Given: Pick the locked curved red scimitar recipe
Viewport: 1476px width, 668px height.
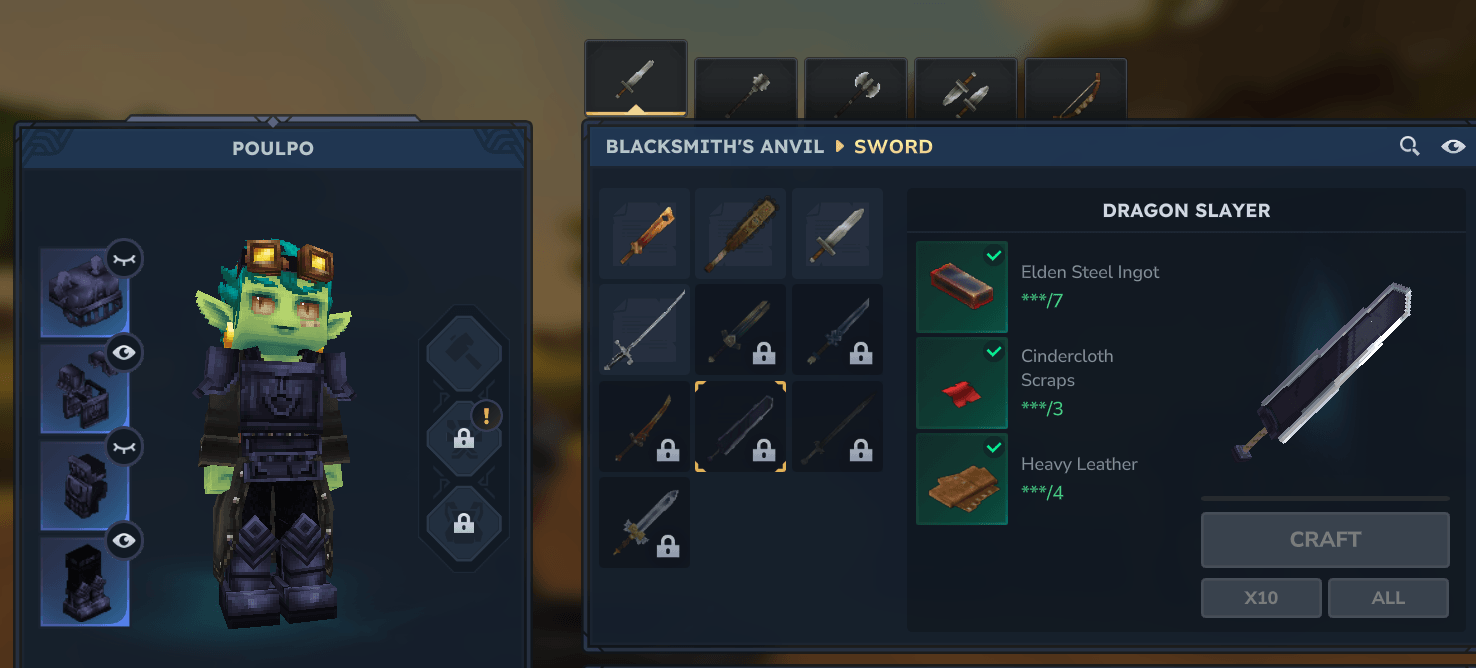Looking at the screenshot, I should pos(644,426).
